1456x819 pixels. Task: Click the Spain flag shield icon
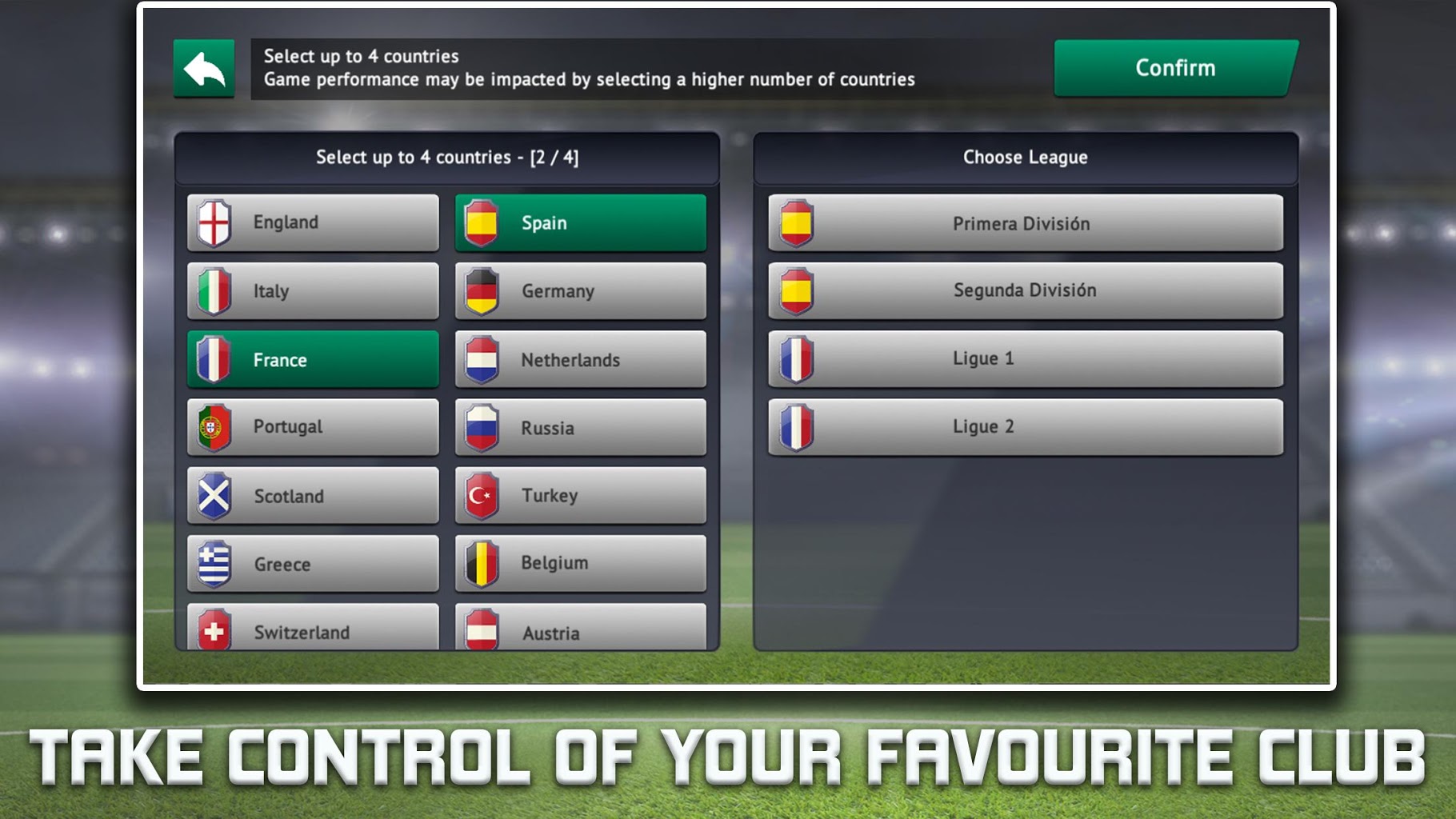(x=481, y=222)
